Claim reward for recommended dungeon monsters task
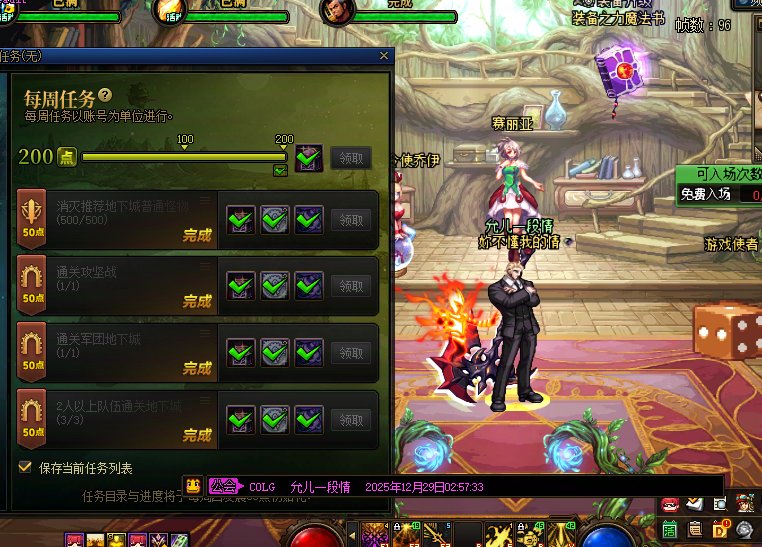Viewport: 762px width, 547px height. (x=350, y=220)
